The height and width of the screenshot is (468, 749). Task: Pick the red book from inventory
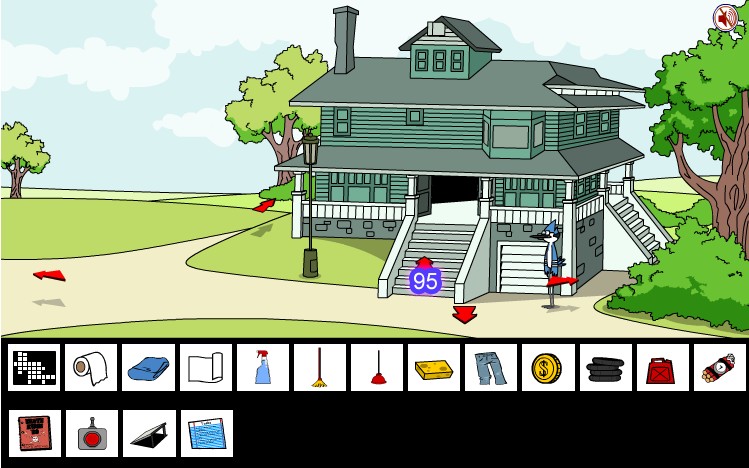click(35, 433)
